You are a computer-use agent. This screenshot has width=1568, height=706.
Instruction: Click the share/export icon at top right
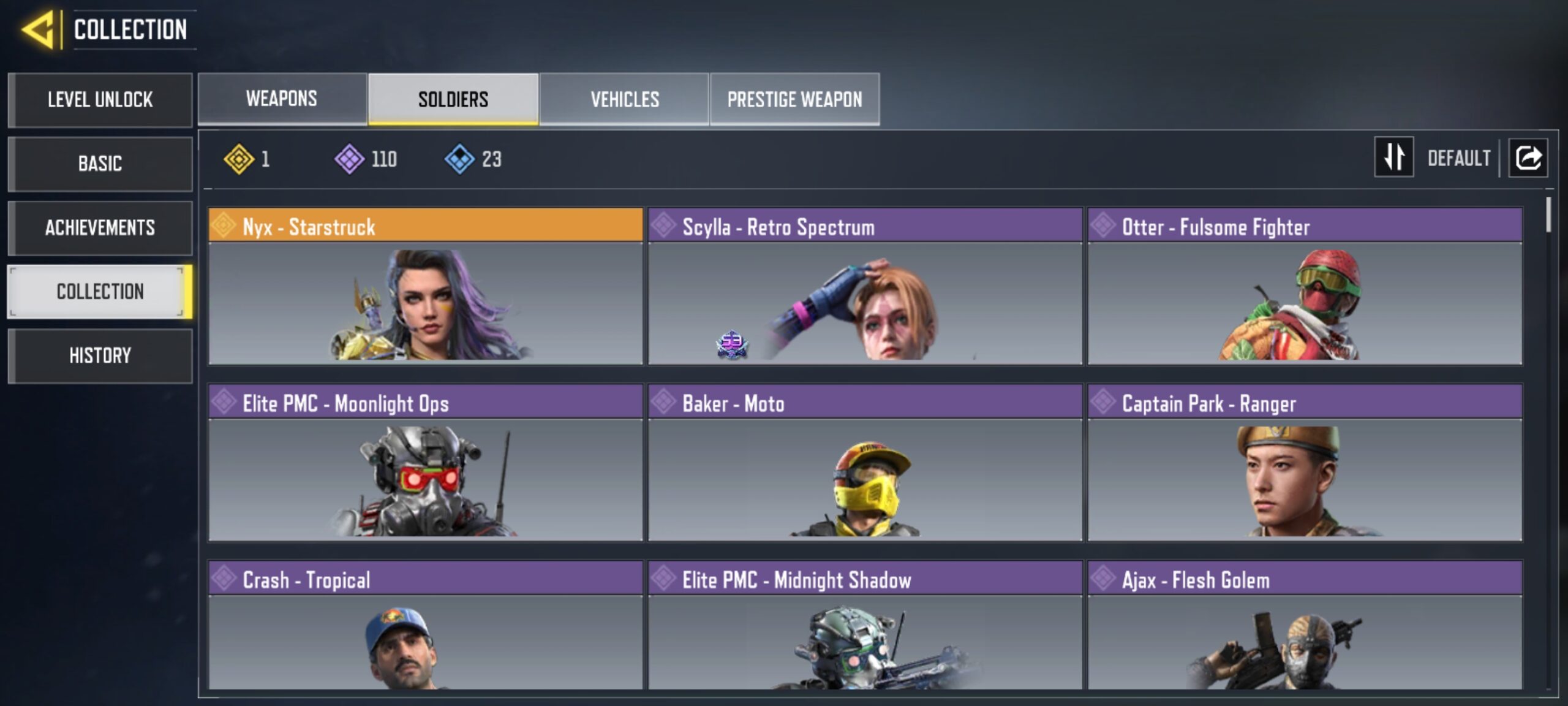1528,158
